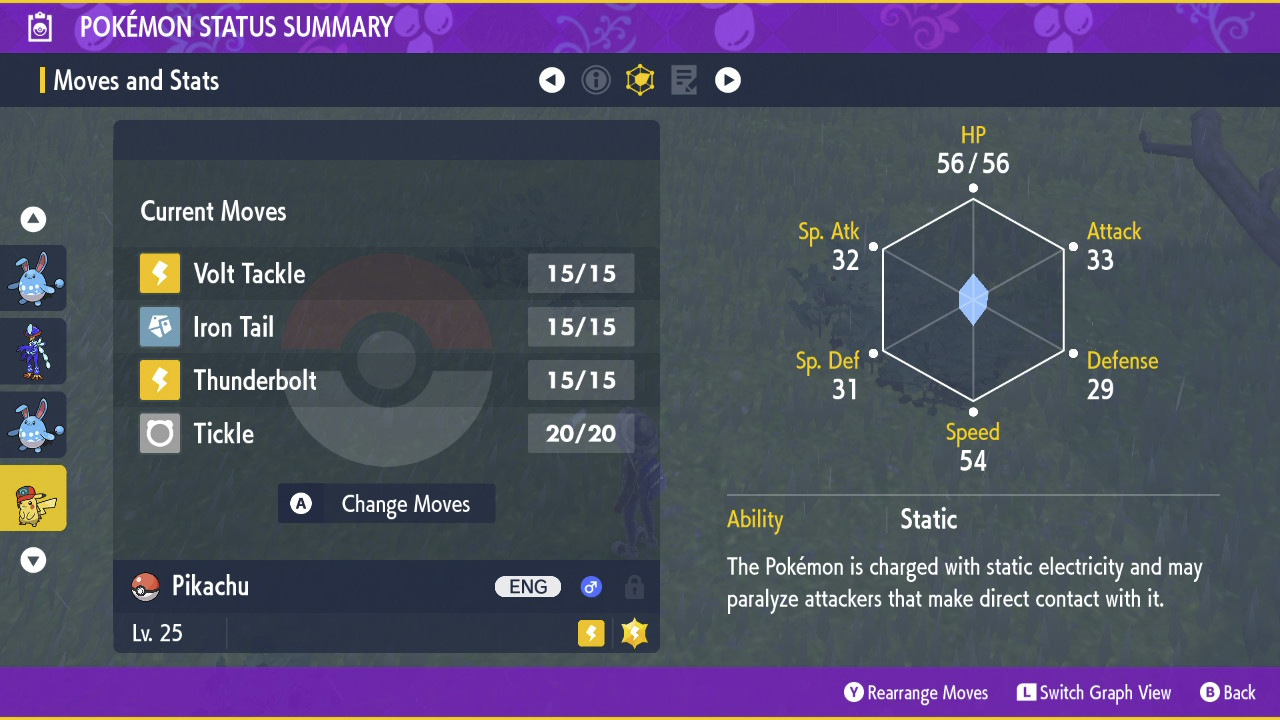The width and height of the screenshot is (1280, 720).
Task: Select the Pikachu party thumbnail
Action: [33, 498]
